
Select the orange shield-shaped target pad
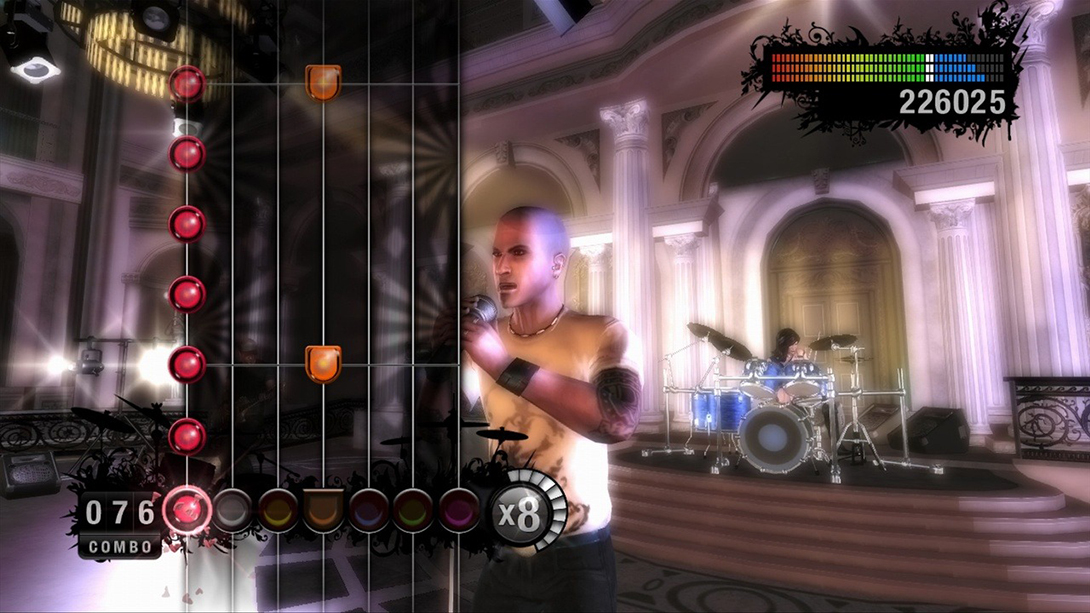pos(323,511)
